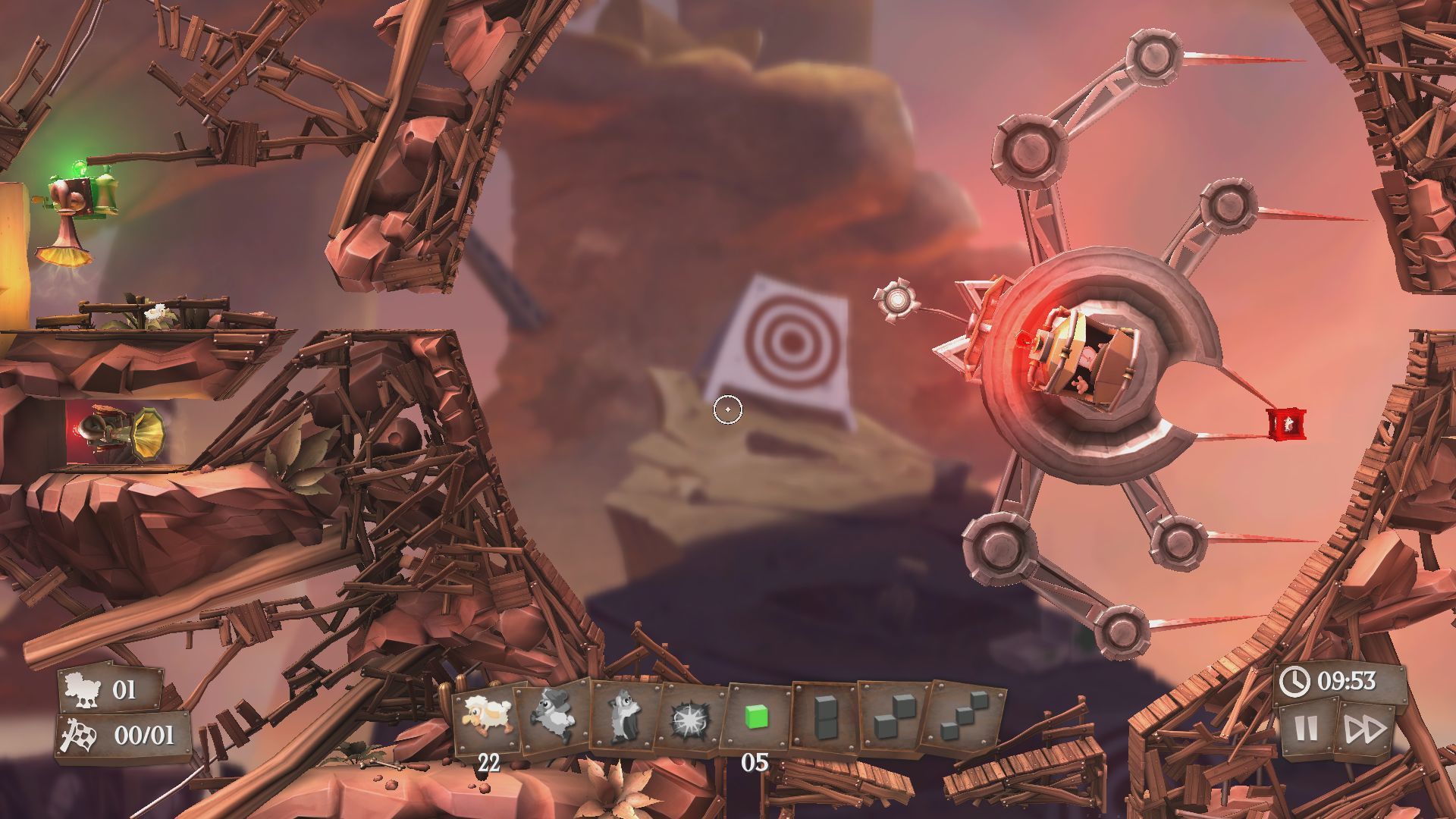Select the single green cube block
Viewport: 1456px width, 819px height.
[x=756, y=717]
